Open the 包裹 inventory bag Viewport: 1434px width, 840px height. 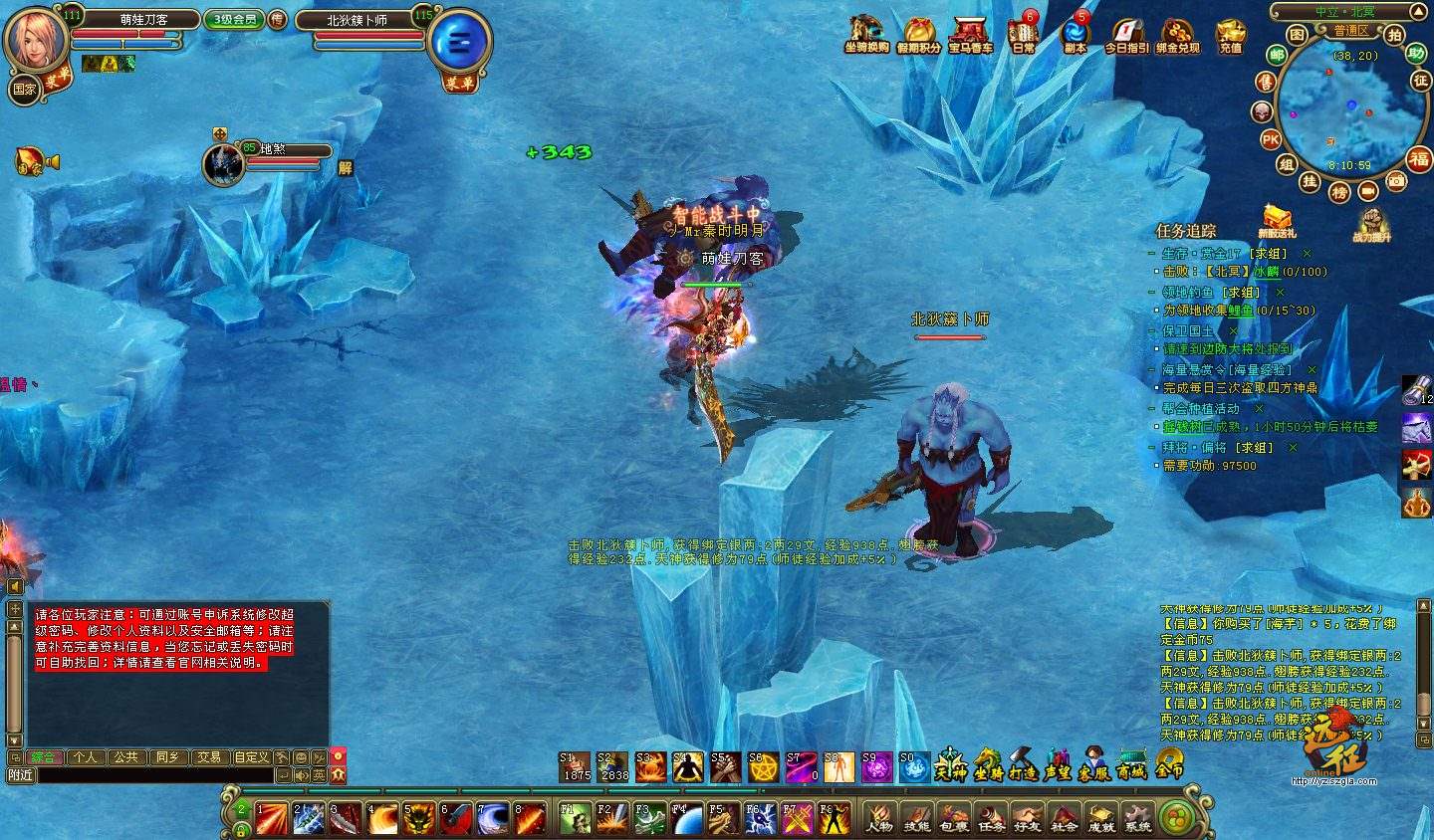953,818
